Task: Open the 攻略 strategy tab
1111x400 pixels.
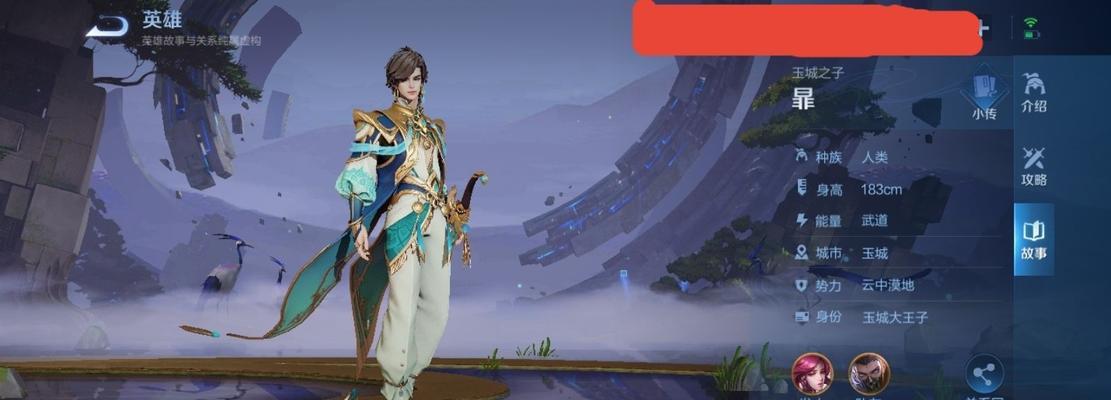Action: (1034, 166)
